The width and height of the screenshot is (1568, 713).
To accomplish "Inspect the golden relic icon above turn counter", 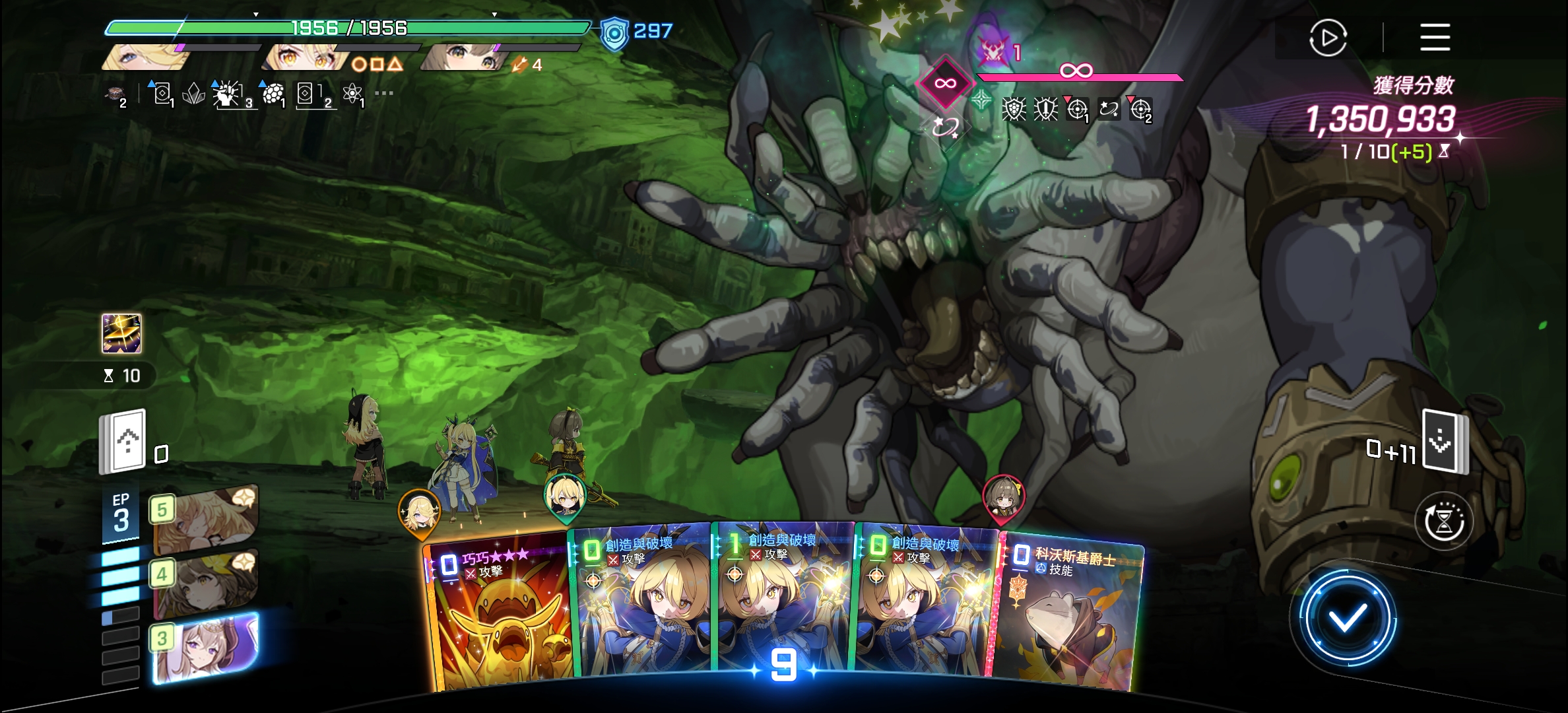I will tap(121, 333).
